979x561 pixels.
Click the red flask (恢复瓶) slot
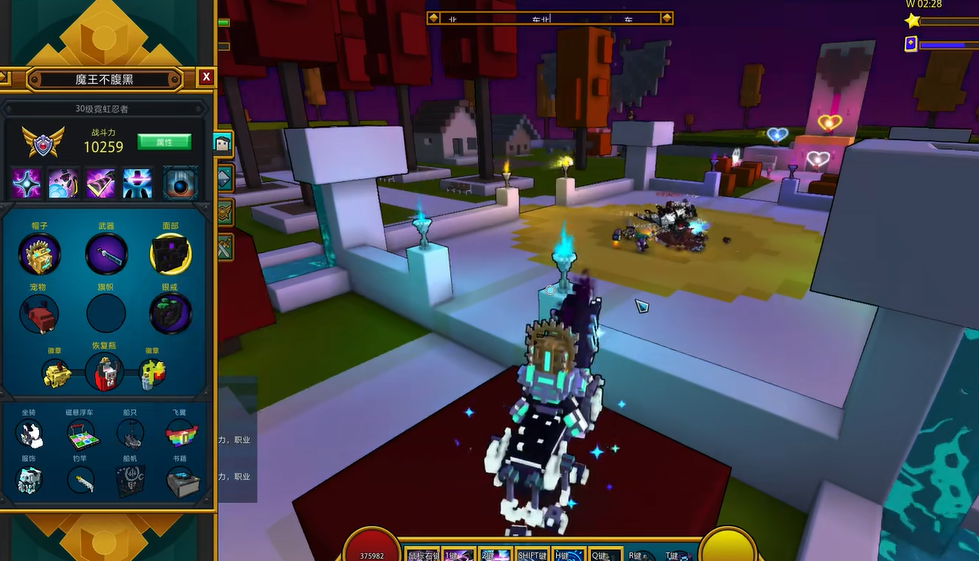click(x=104, y=373)
